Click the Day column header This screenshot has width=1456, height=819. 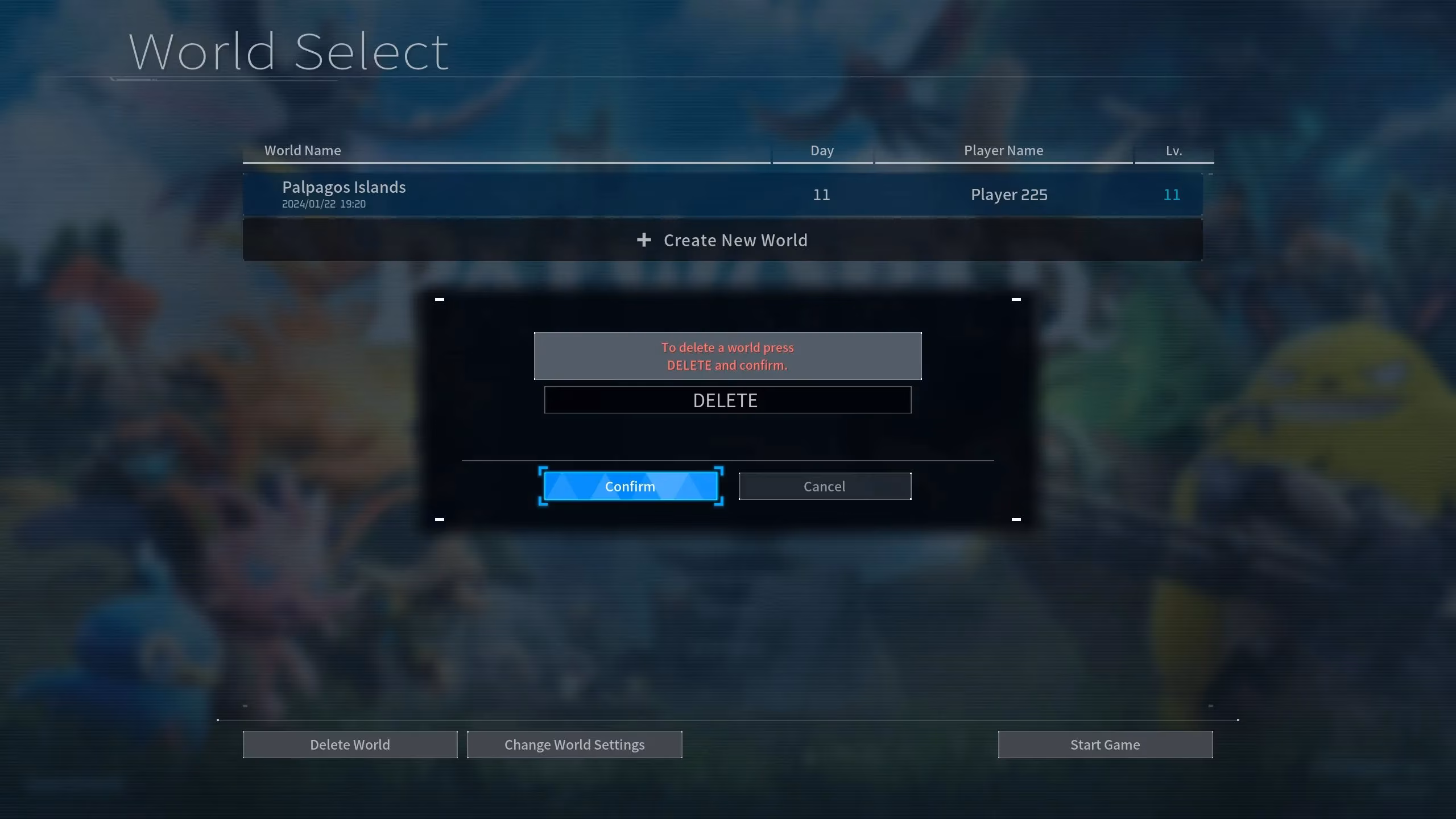click(x=822, y=150)
